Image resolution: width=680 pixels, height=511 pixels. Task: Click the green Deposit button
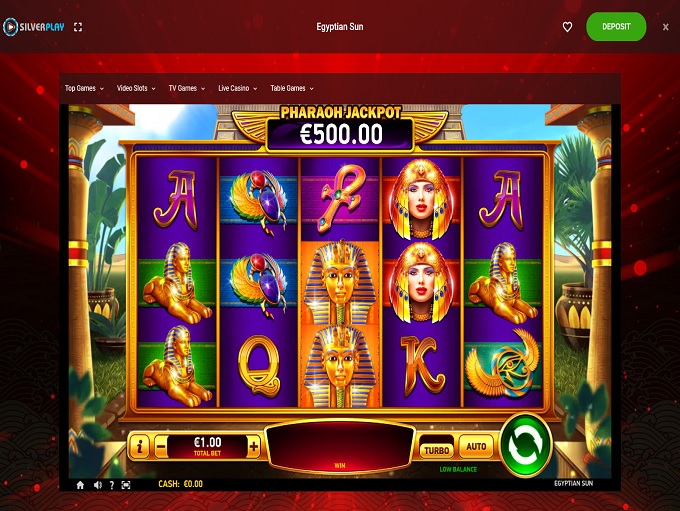(616, 27)
